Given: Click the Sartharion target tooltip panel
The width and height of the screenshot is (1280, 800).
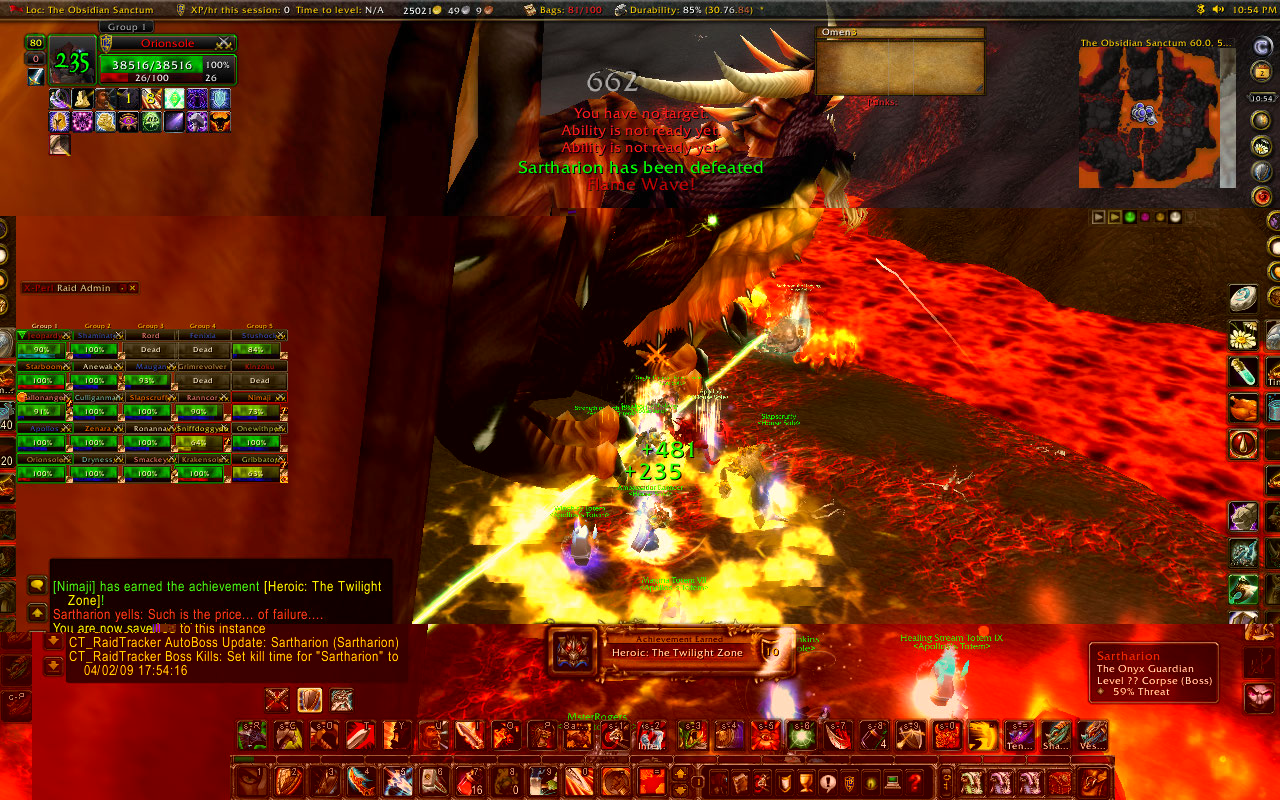Looking at the screenshot, I should pos(1153,673).
